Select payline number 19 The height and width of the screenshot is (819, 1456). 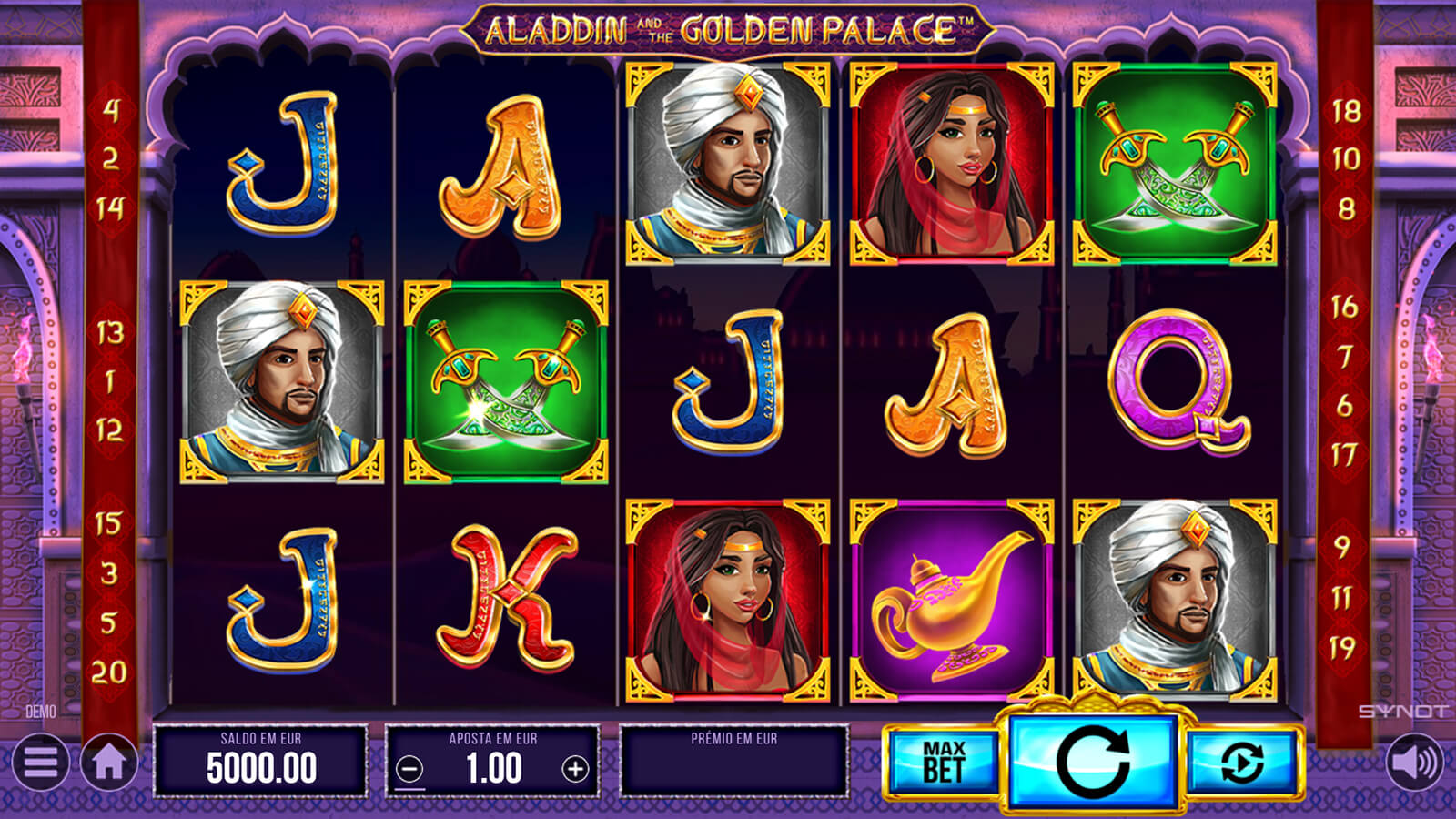1343,648
